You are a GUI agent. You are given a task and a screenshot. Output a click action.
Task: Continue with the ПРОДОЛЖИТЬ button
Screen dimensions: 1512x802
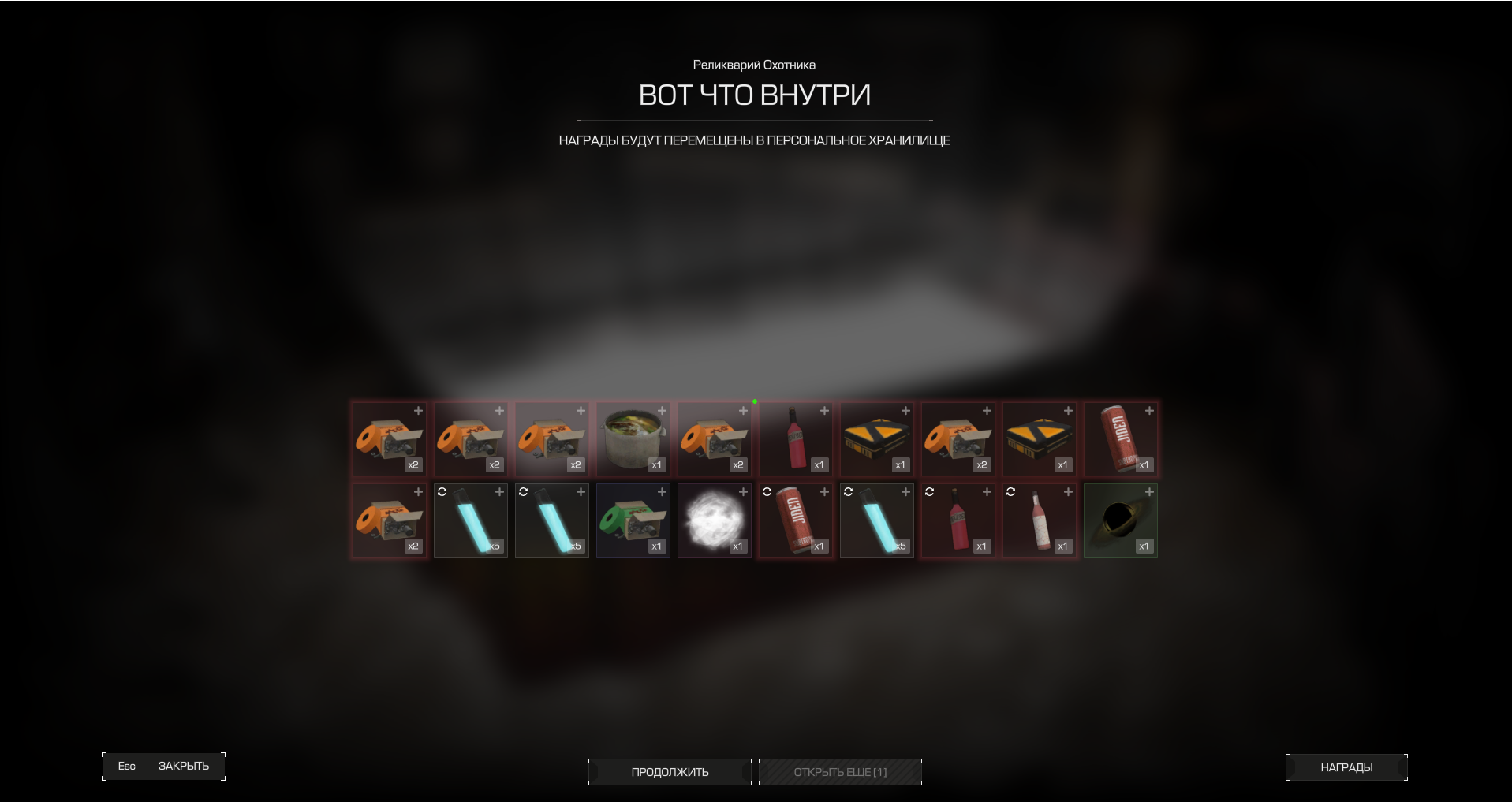click(x=670, y=772)
